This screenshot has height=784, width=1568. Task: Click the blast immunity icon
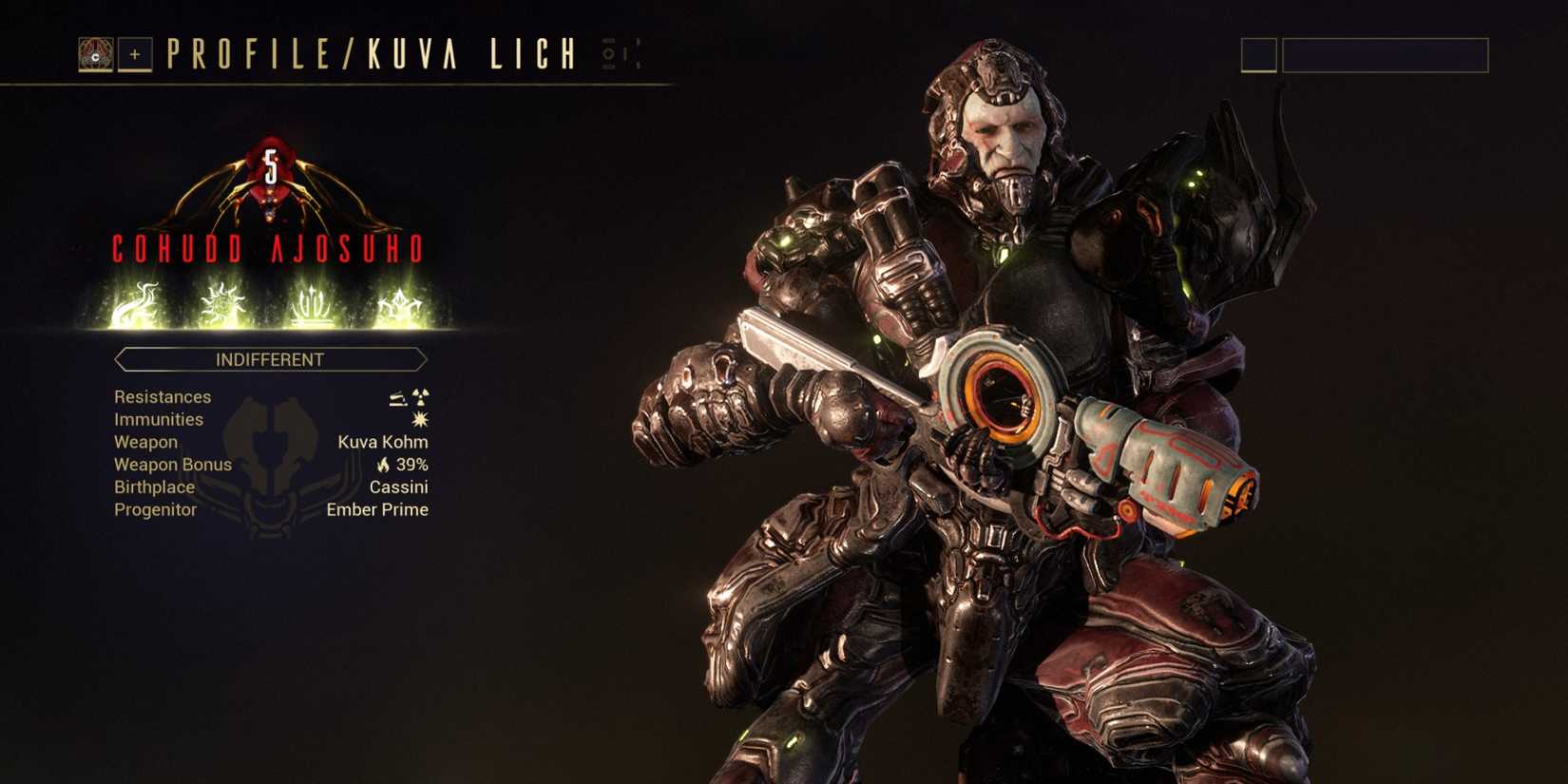pyautogui.click(x=421, y=419)
